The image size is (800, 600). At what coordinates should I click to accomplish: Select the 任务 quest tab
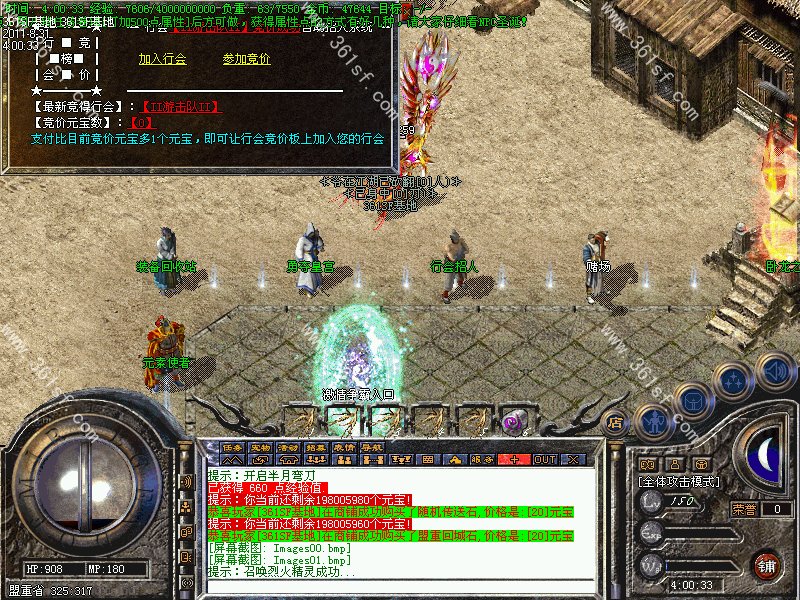click(x=233, y=446)
